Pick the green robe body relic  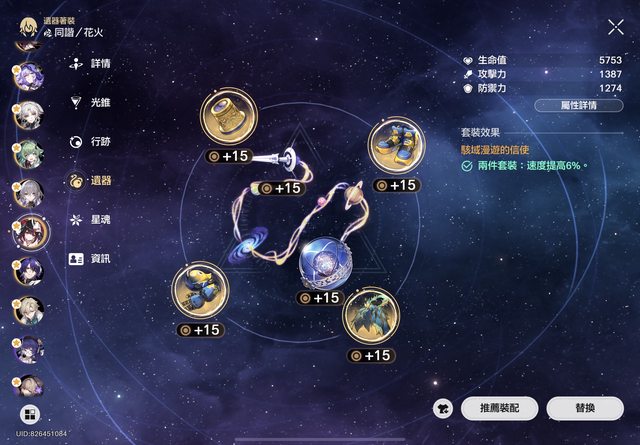pos(371,317)
